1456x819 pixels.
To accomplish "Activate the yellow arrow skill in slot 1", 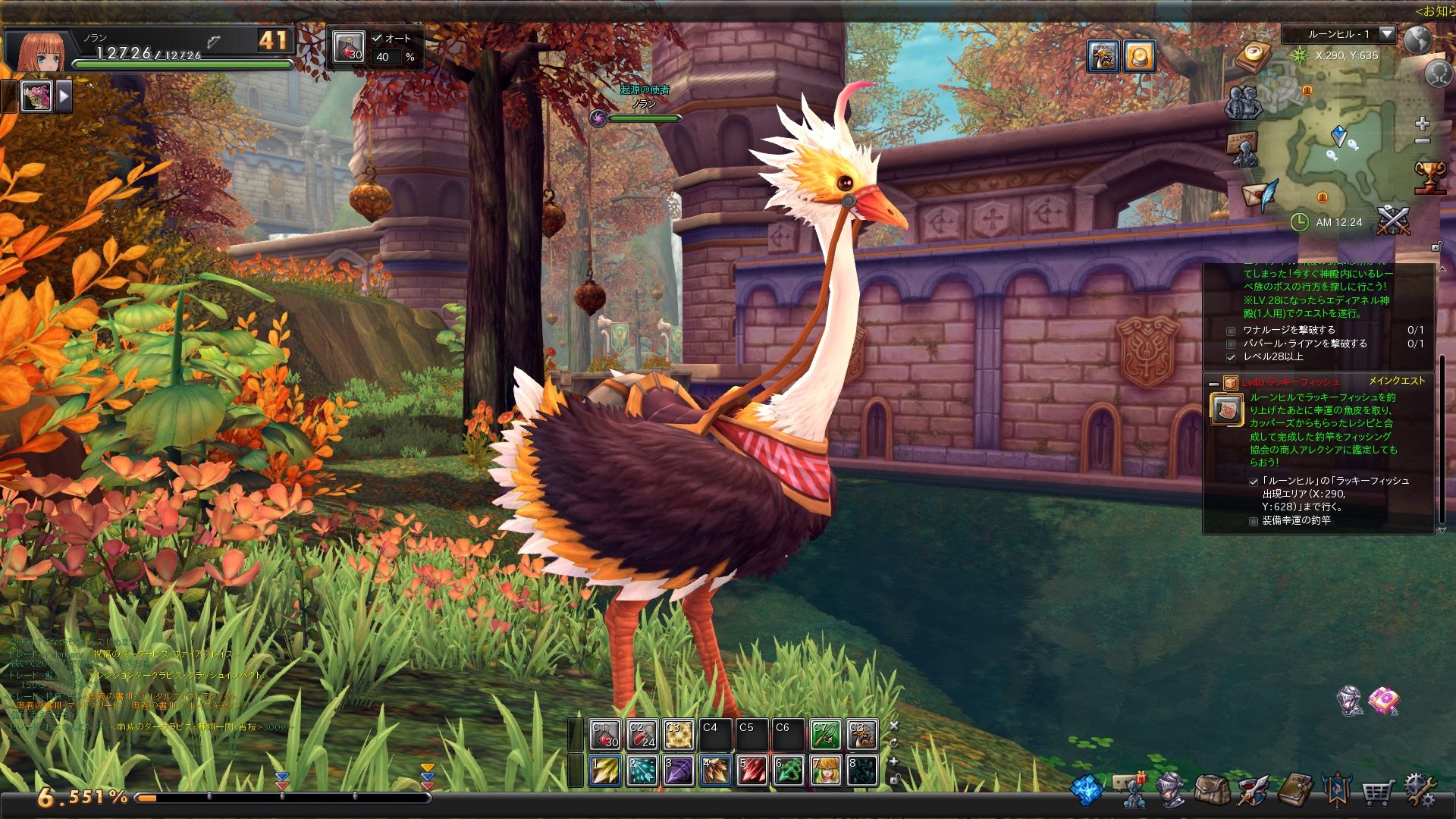I will point(604,770).
